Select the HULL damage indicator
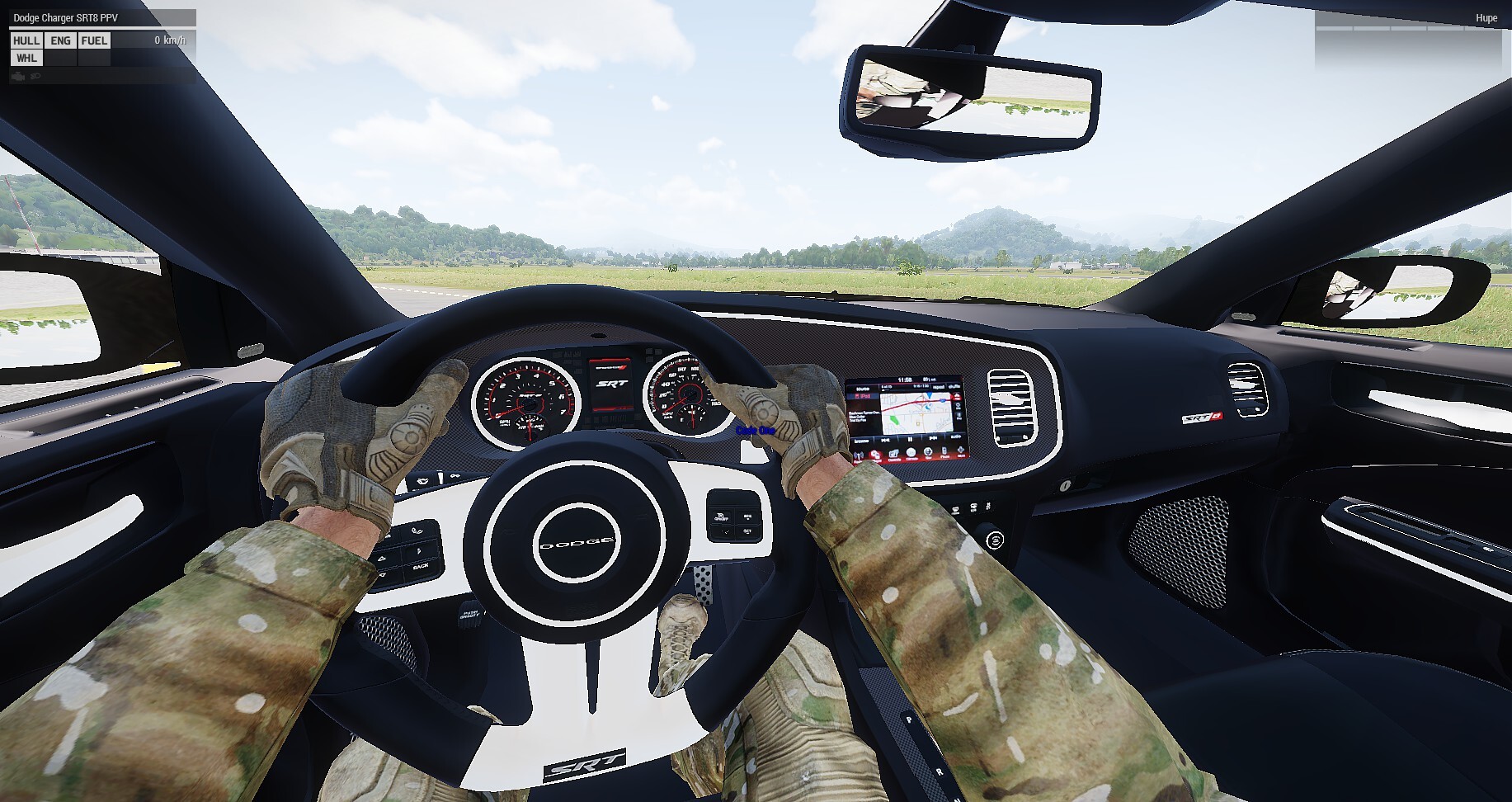The height and width of the screenshot is (802, 1512). (x=26, y=40)
